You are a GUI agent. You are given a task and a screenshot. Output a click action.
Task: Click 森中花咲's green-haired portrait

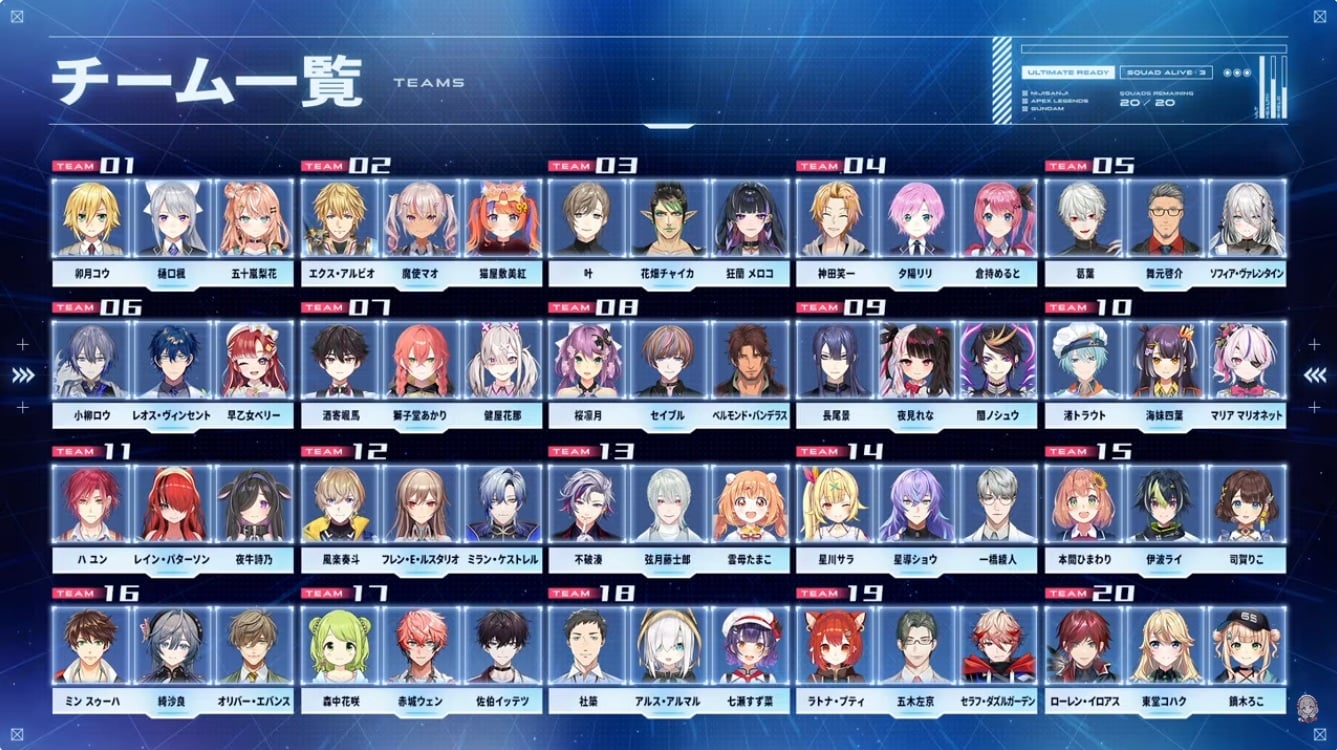tap(339, 646)
